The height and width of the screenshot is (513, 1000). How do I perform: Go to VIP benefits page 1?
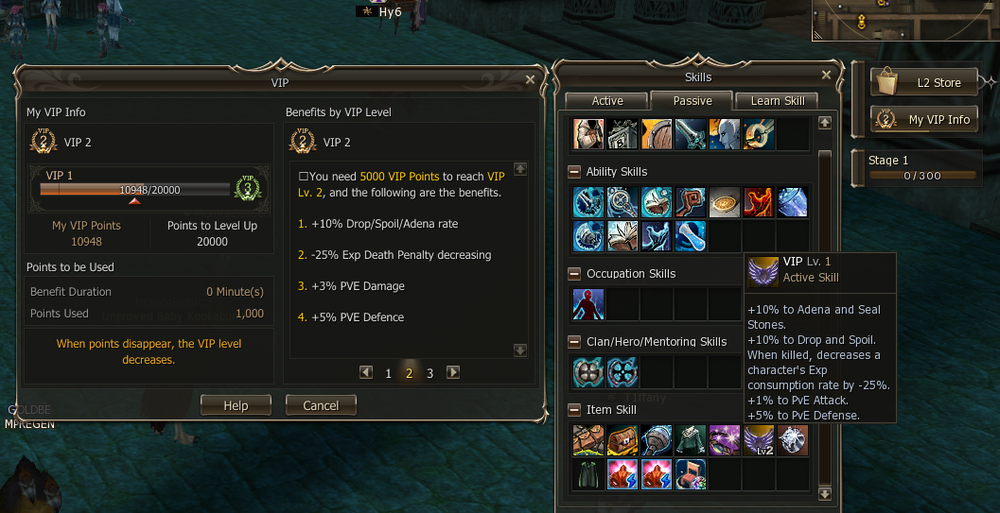(388, 373)
